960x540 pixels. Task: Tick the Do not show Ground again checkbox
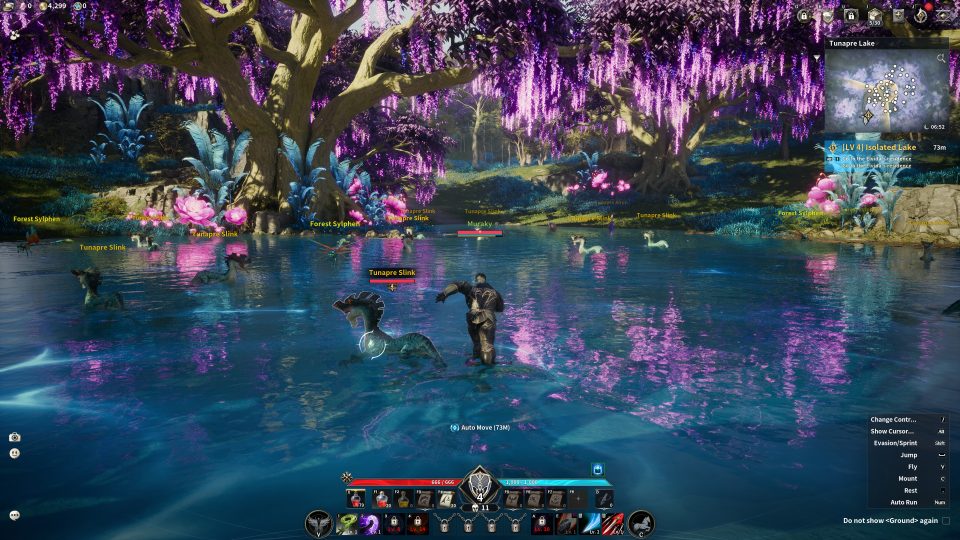coord(946,520)
